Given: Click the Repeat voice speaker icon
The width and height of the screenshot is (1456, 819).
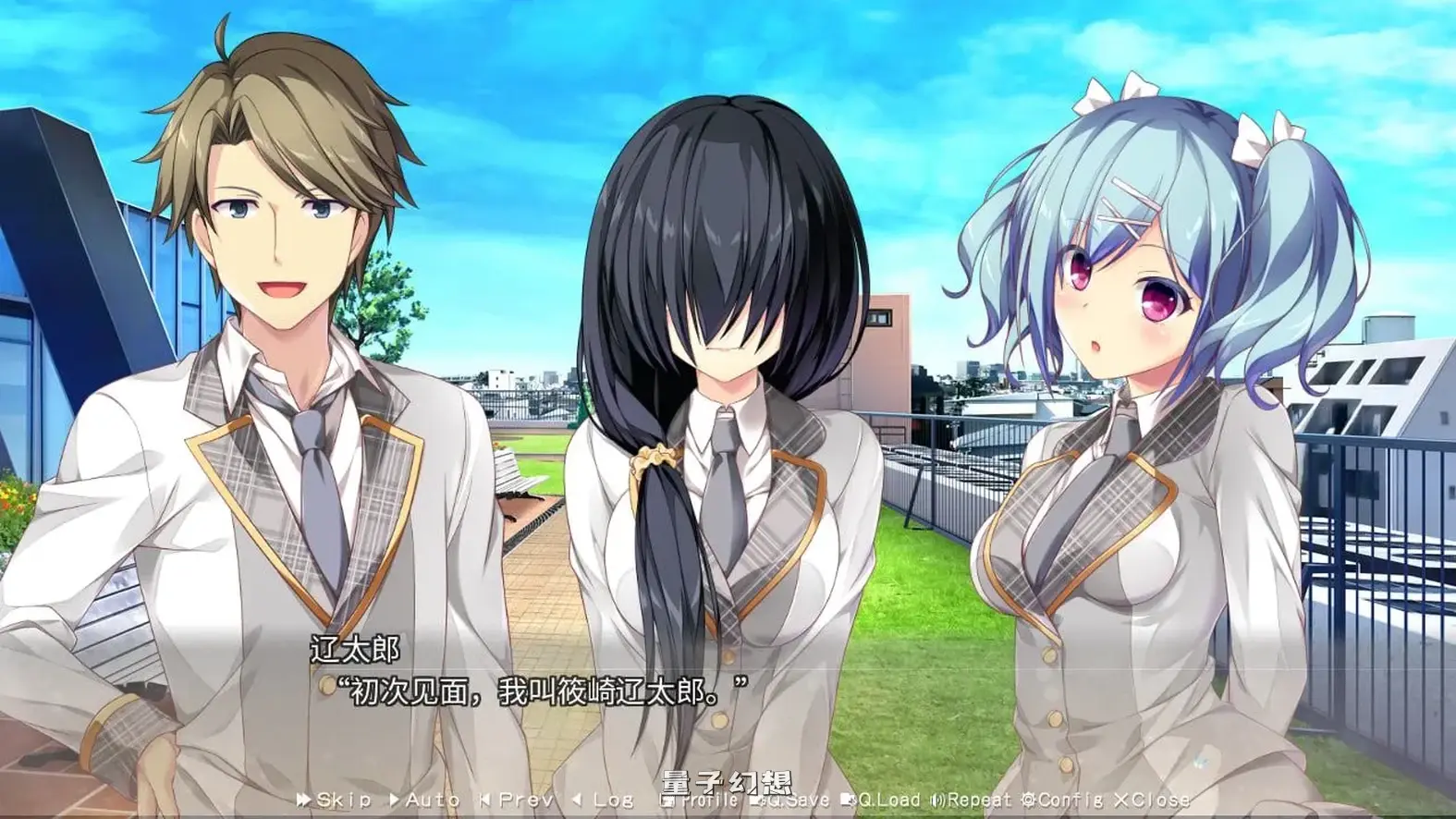Looking at the screenshot, I should pyautogui.click(x=937, y=801).
